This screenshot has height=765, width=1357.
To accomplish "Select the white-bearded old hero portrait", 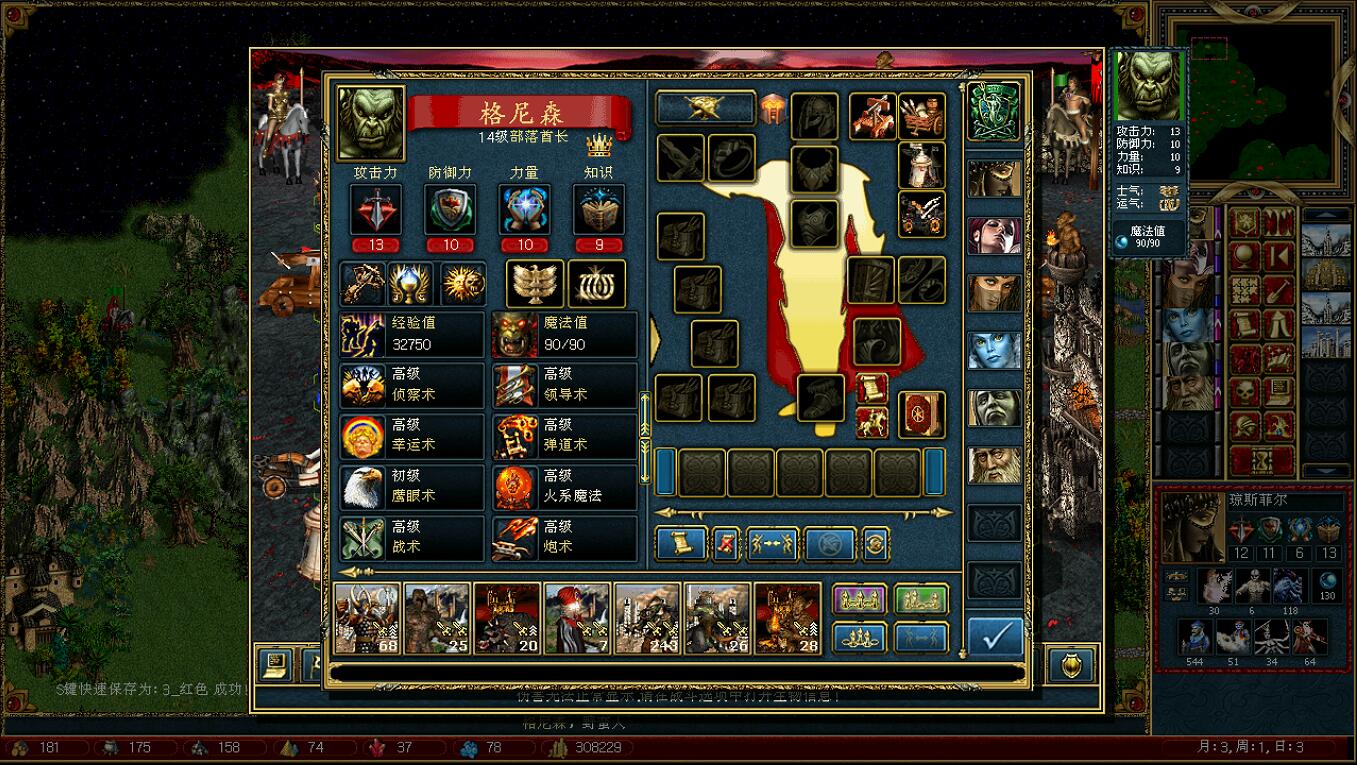I will [995, 464].
